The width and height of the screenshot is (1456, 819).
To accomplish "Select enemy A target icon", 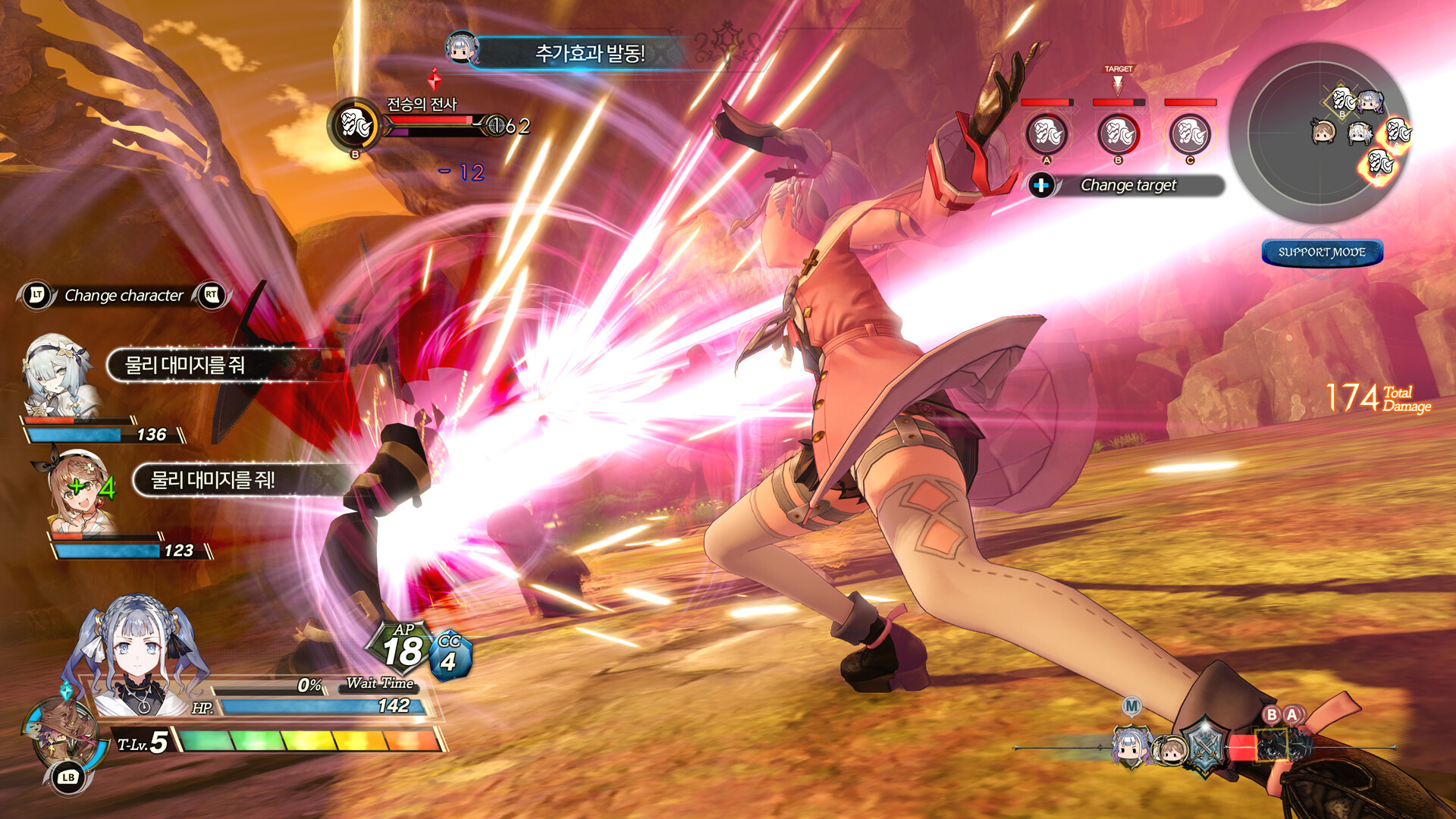I will pos(1046,134).
